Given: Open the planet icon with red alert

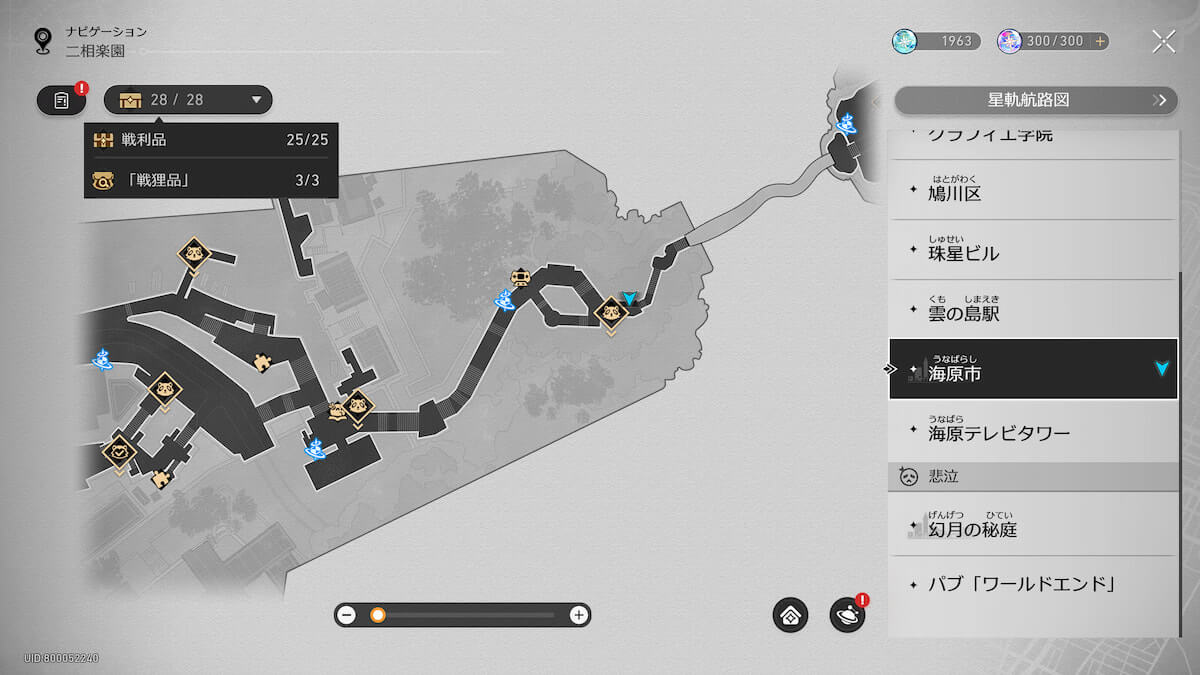Looking at the screenshot, I should pos(847,615).
